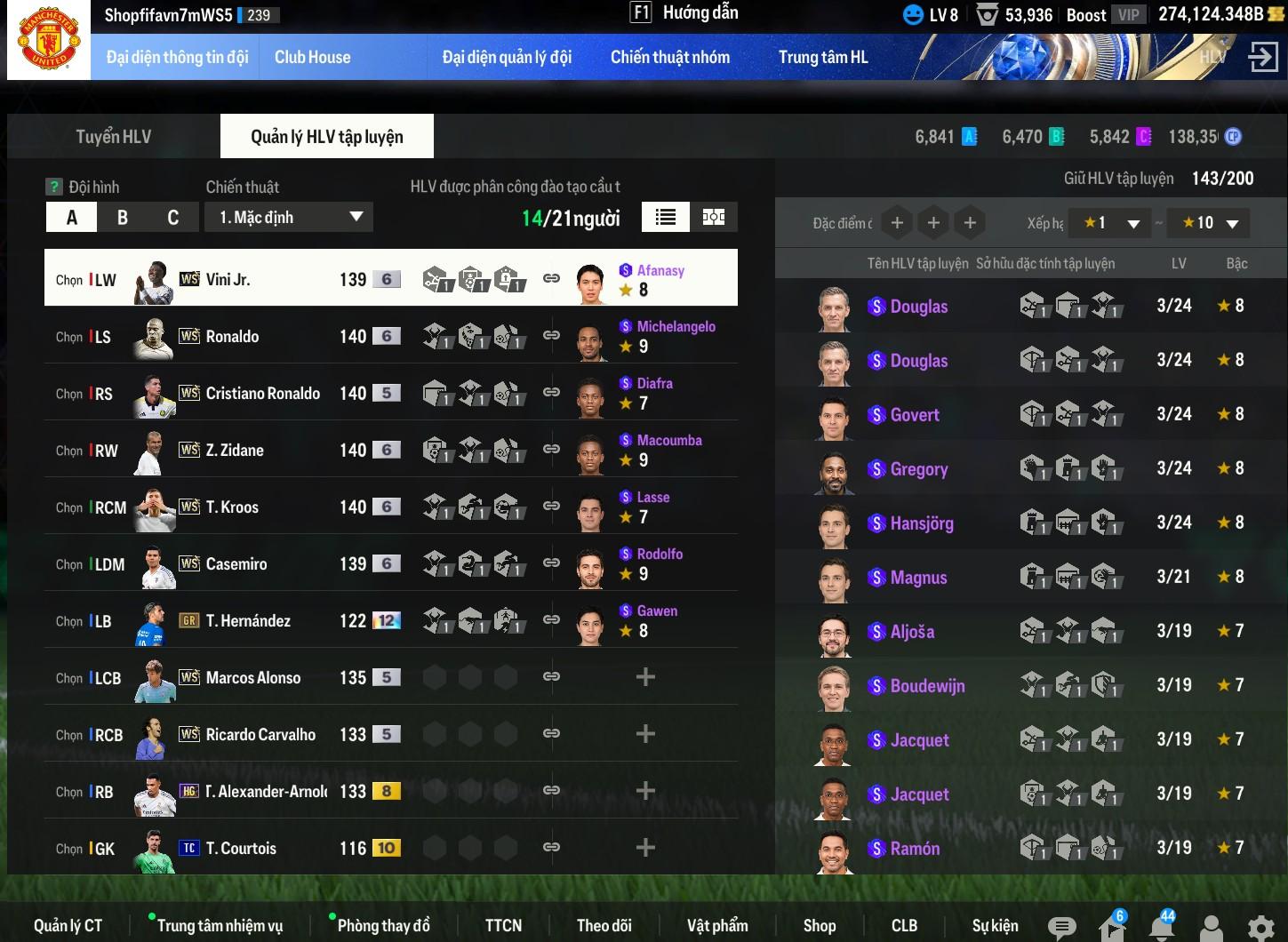Viewport: 1288px width, 942px height.
Task: Choose coach Gregory from the list
Action: (x=918, y=469)
